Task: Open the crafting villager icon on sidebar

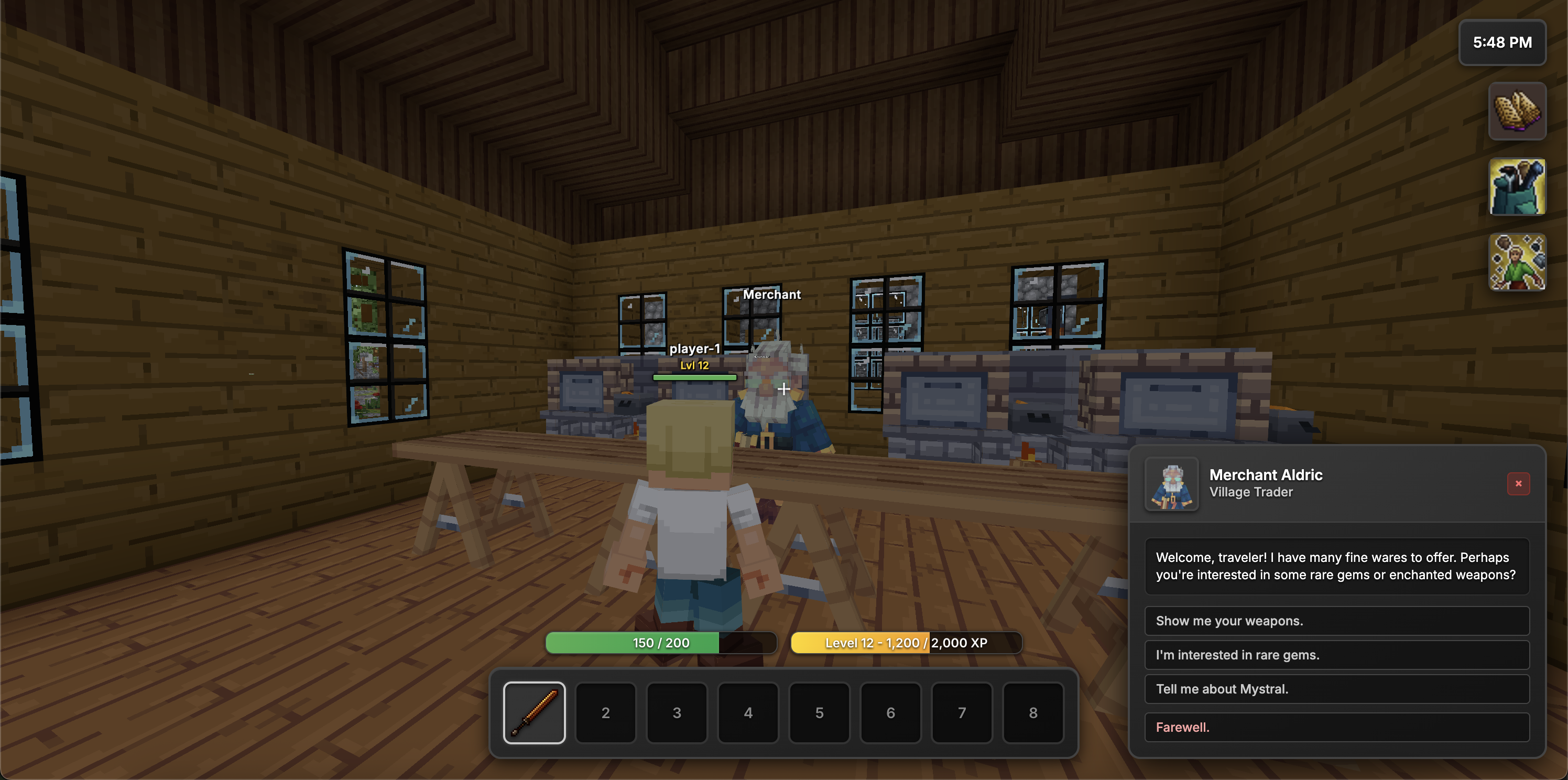Action: 1517,263
